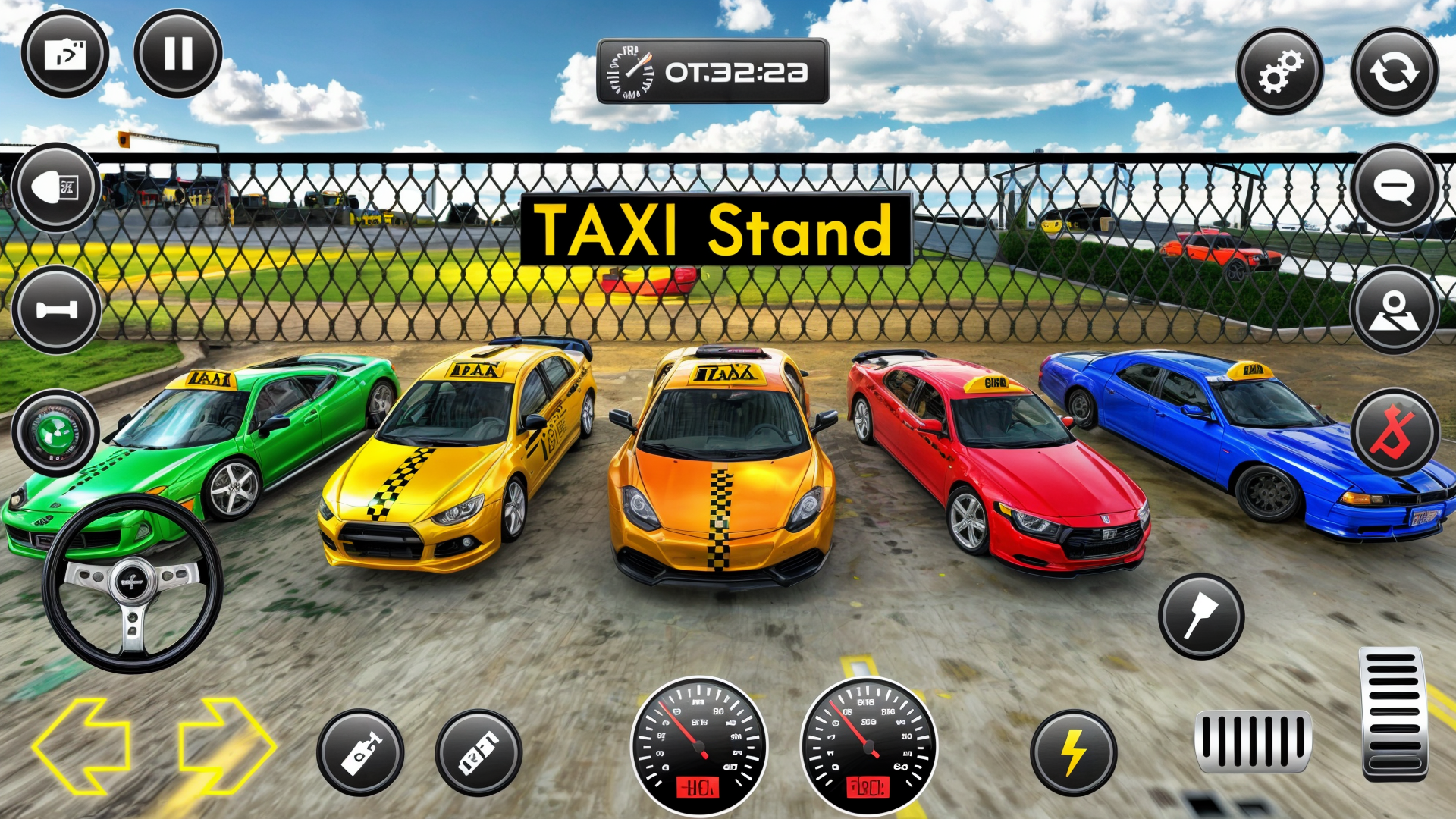Tap the left key ignition button

click(x=362, y=752)
